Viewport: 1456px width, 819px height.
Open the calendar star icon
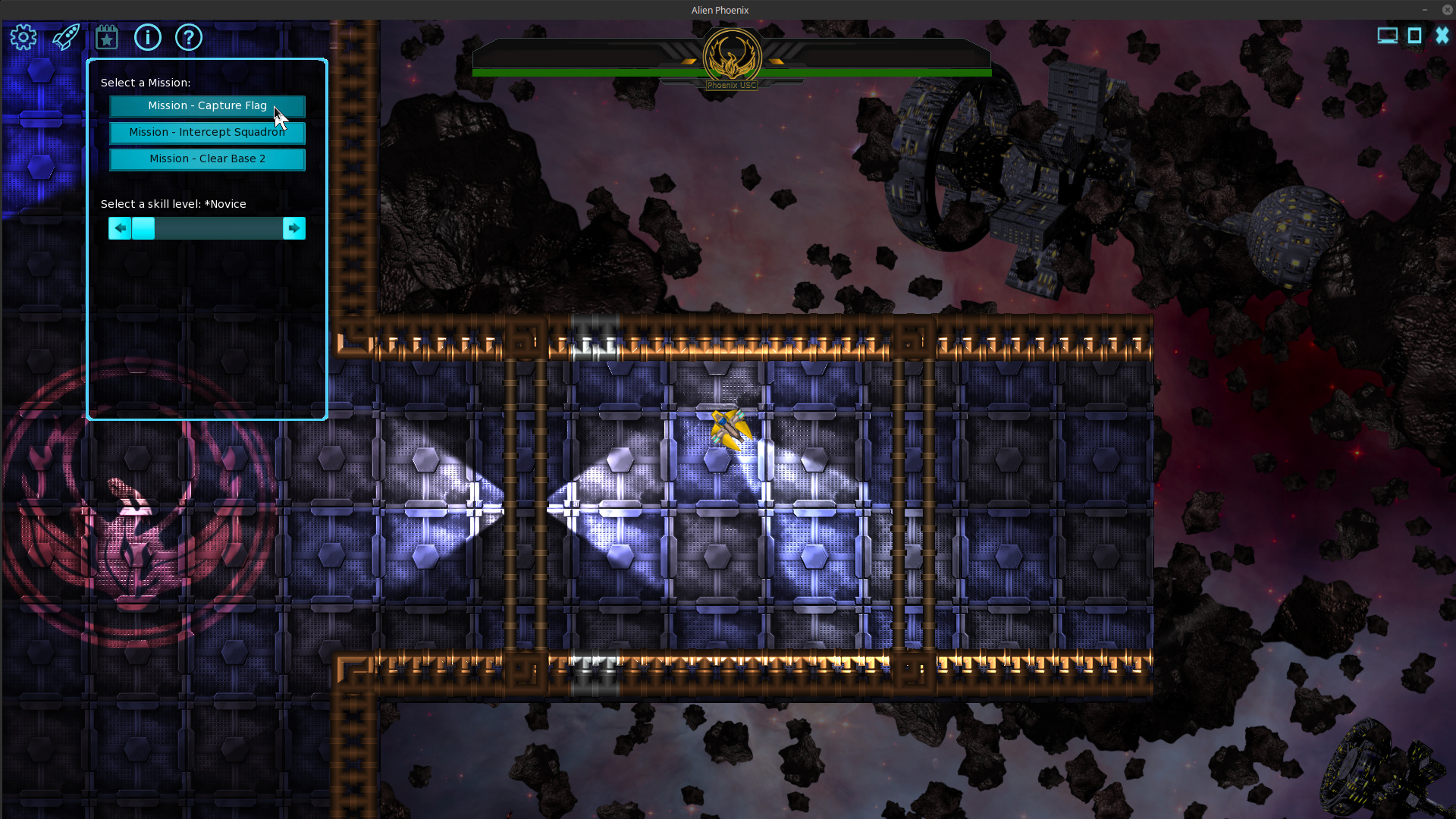point(107,37)
